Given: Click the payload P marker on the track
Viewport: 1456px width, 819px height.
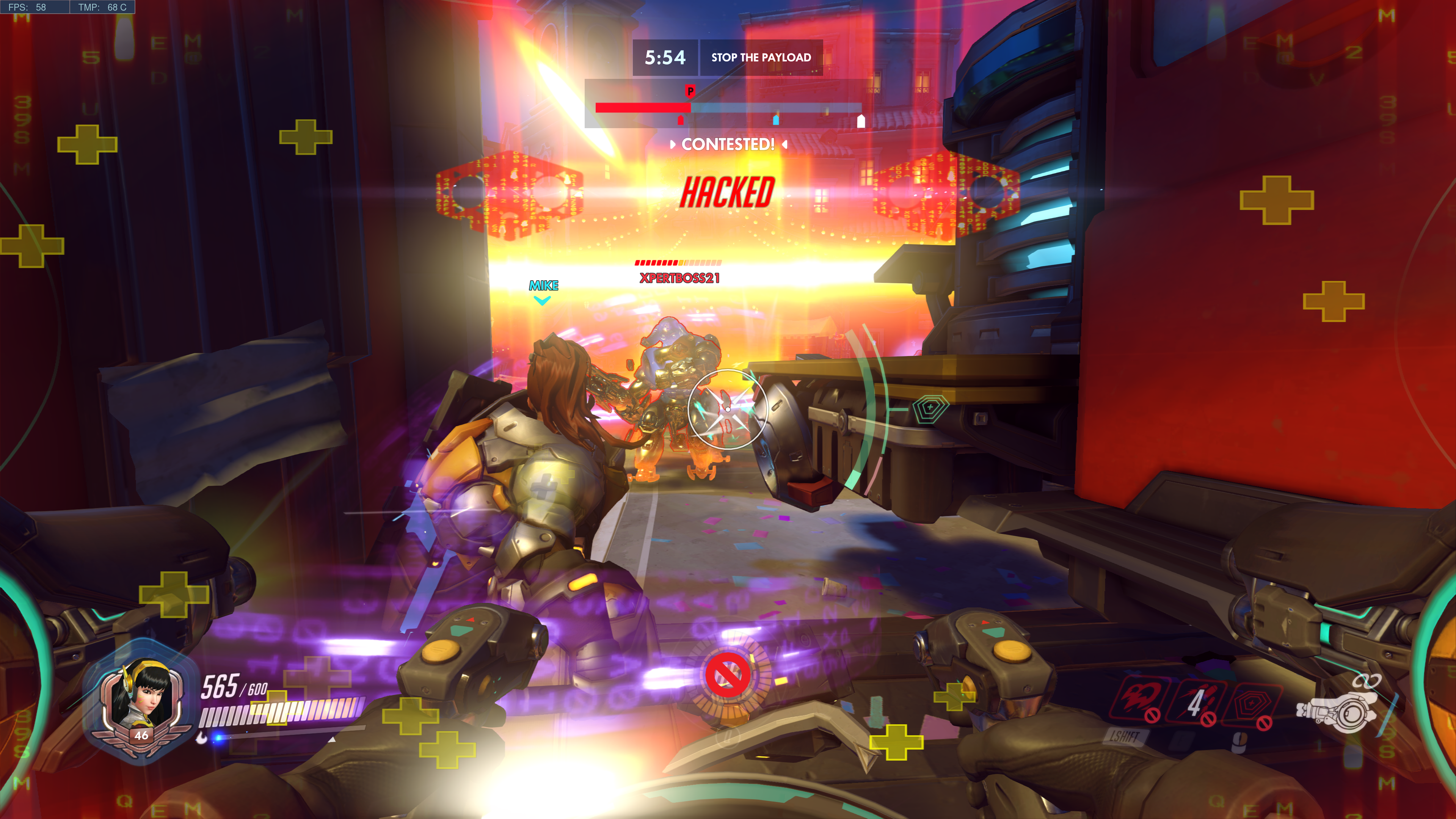Looking at the screenshot, I should click(690, 91).
